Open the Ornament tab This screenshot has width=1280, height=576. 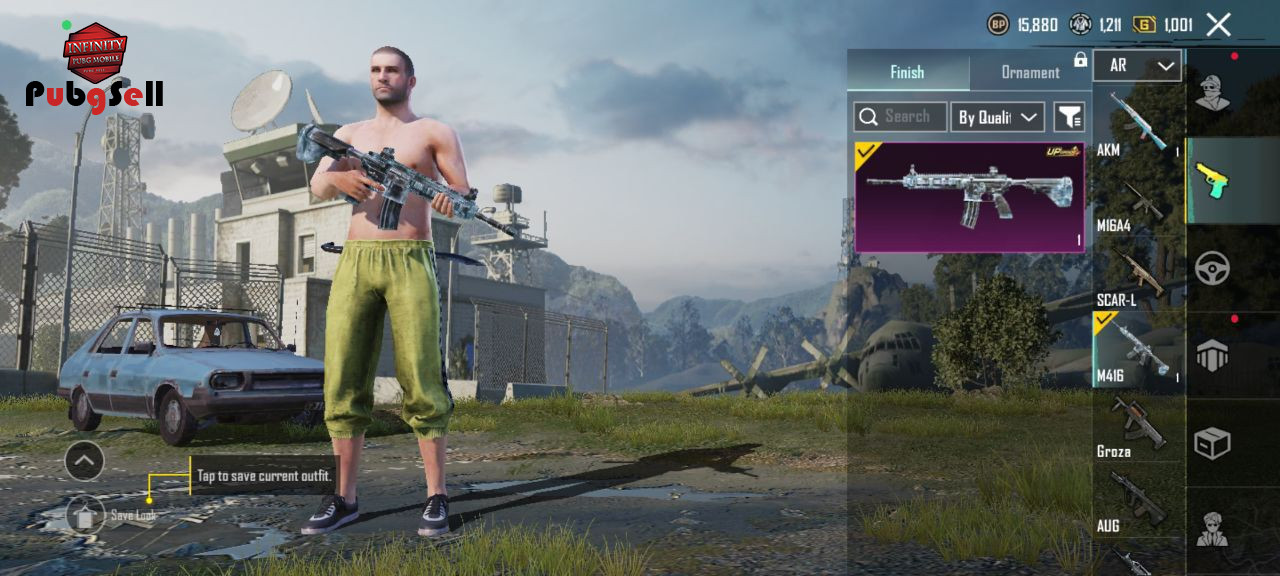1030,72
